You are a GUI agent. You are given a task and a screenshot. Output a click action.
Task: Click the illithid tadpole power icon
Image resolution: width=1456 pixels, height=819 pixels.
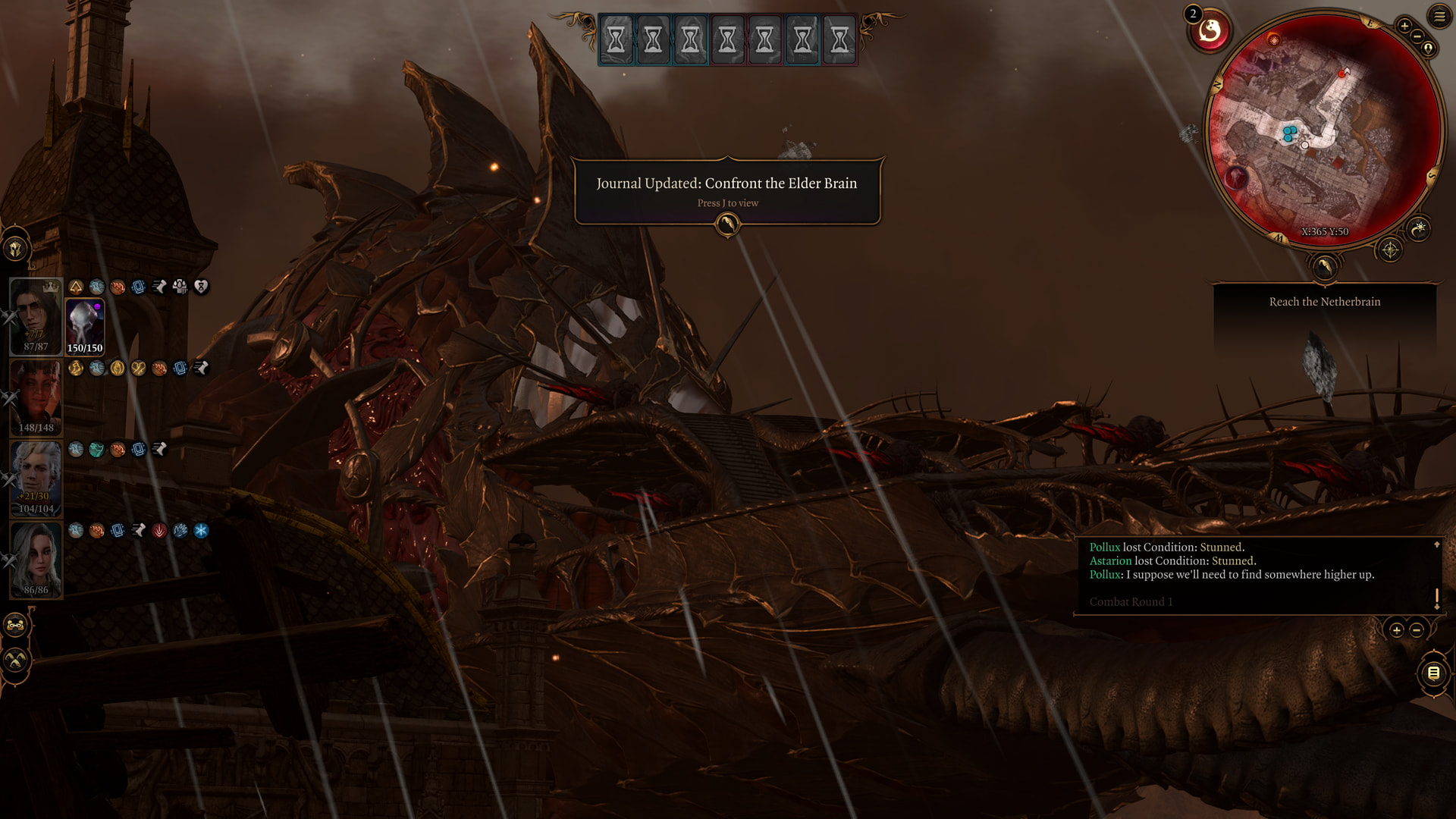point(1210,32)
